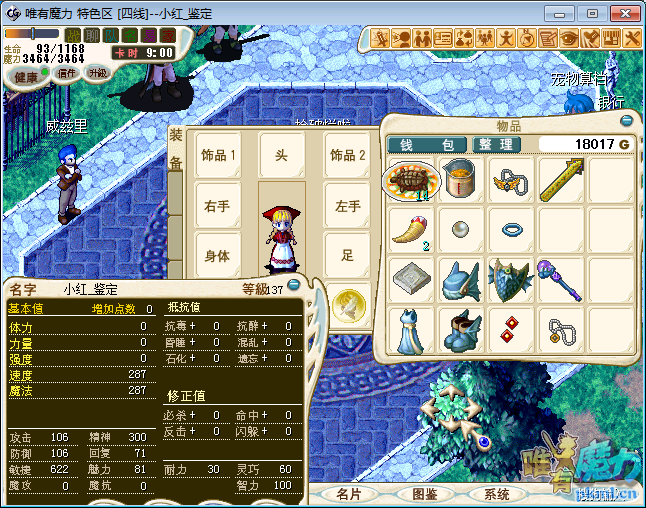Open the 系统 system menu

(497, 494)
